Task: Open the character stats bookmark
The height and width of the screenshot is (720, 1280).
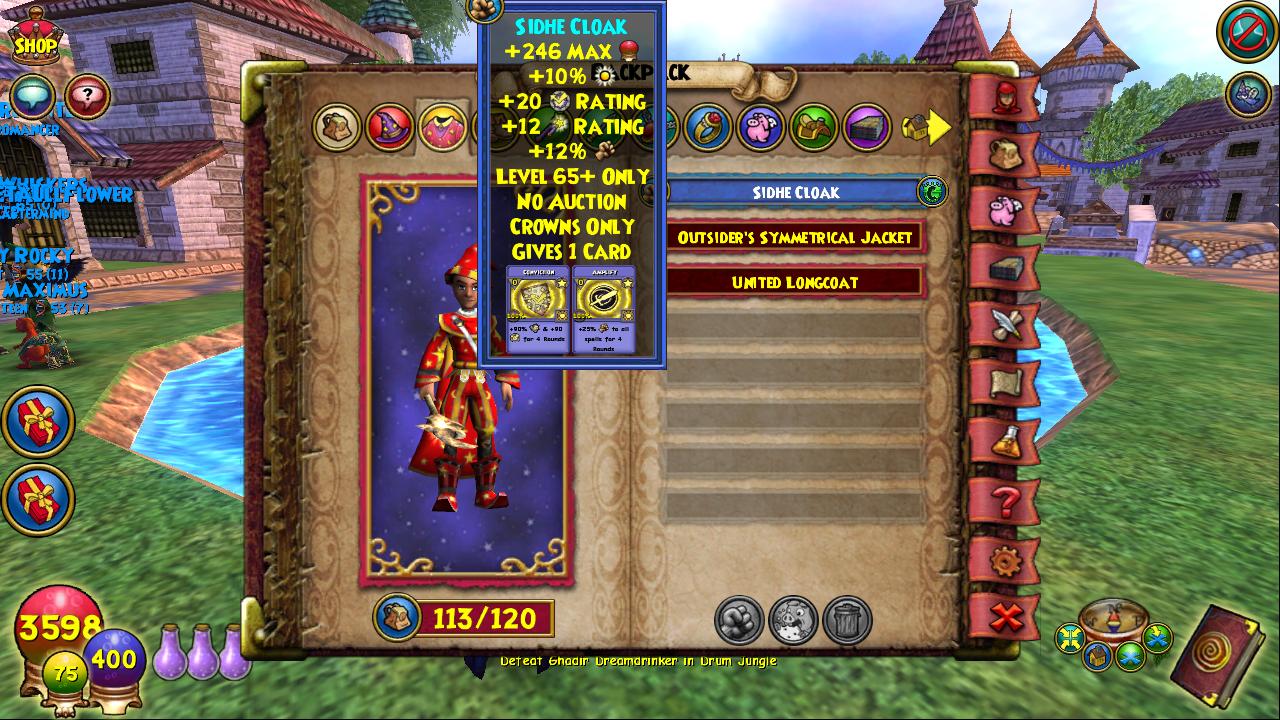Action: (1003, 97)
